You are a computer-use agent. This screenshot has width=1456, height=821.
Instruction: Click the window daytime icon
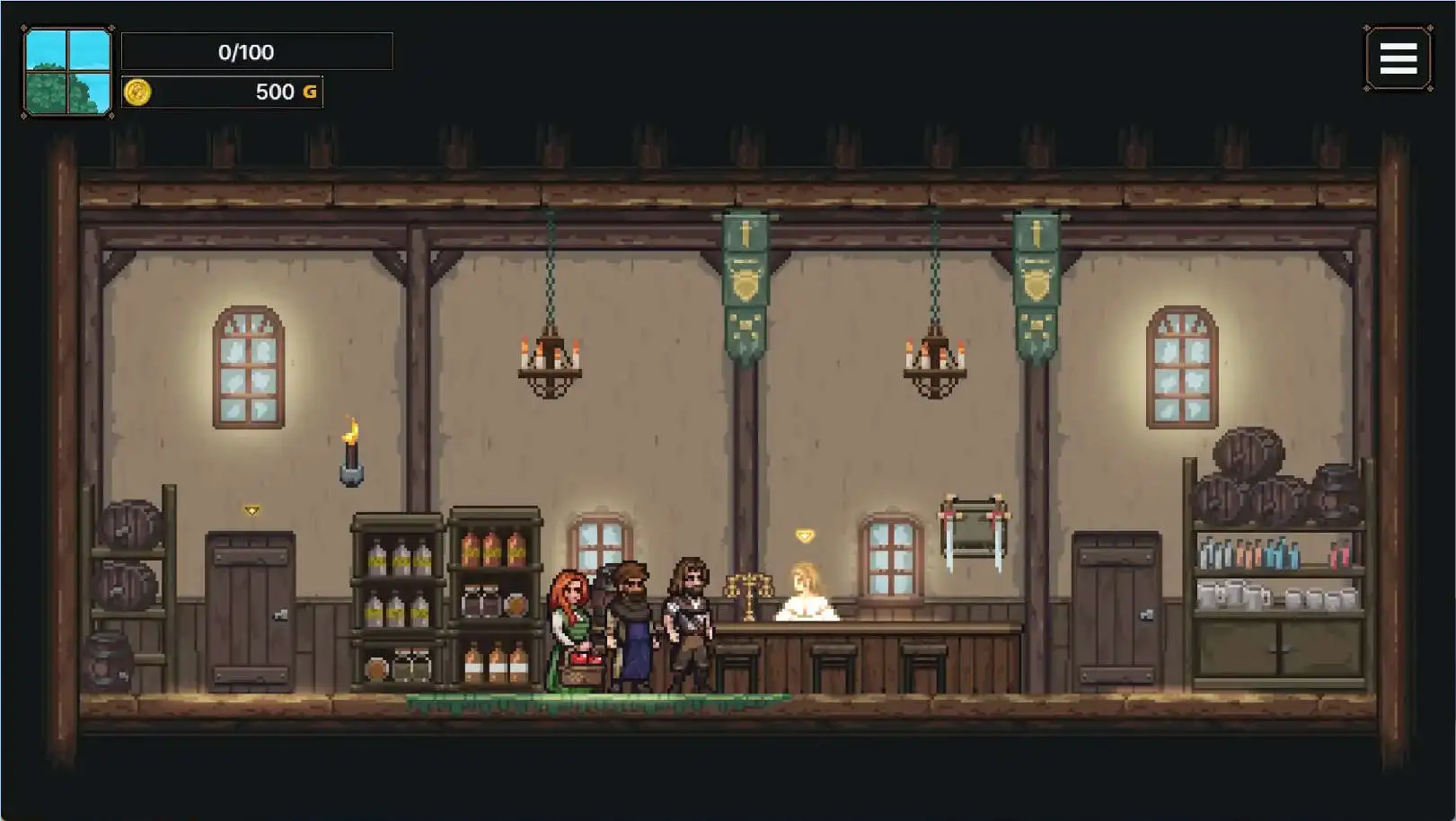tap(68, 72)
